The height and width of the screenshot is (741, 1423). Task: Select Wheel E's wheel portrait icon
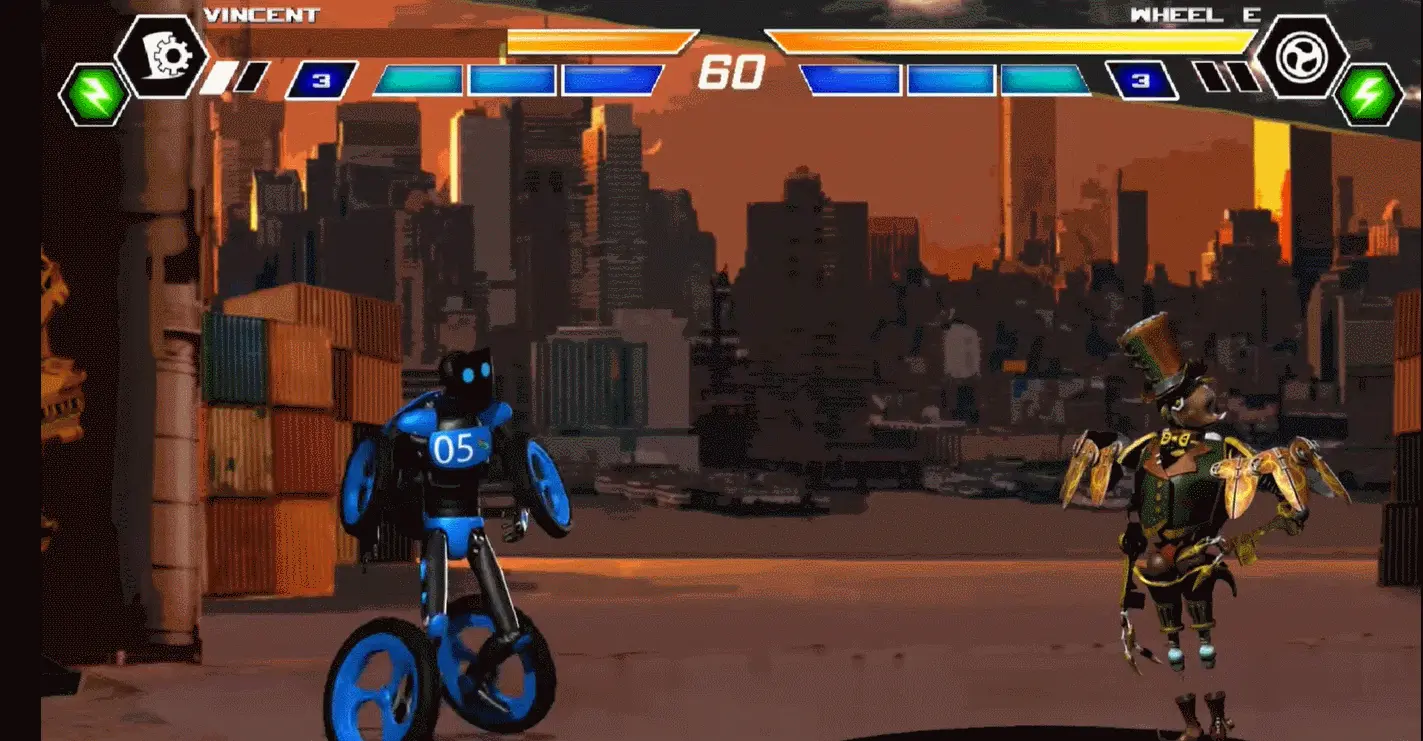1302,57
